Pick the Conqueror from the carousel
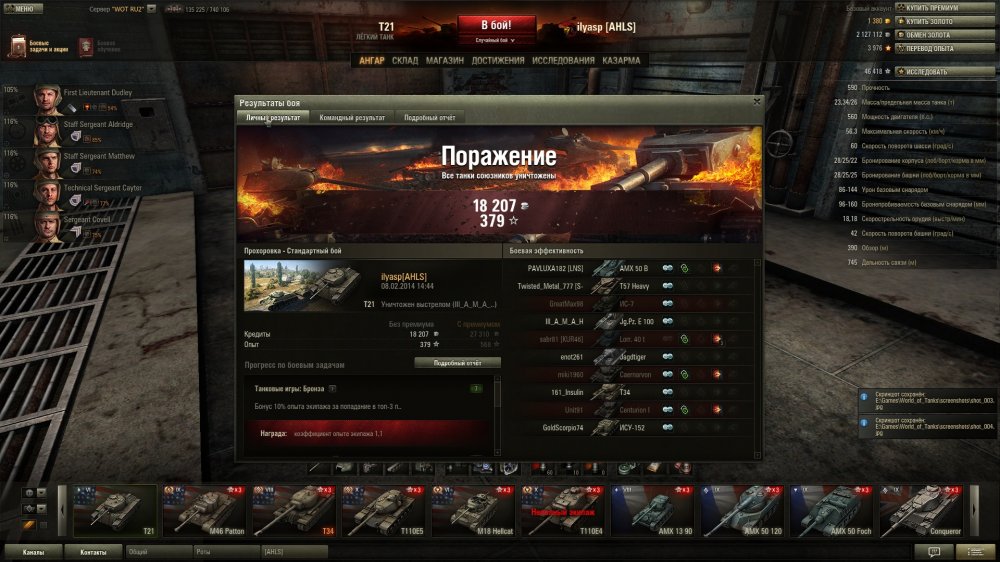The height and width of the screenshot is (562, 1000). 924,510
